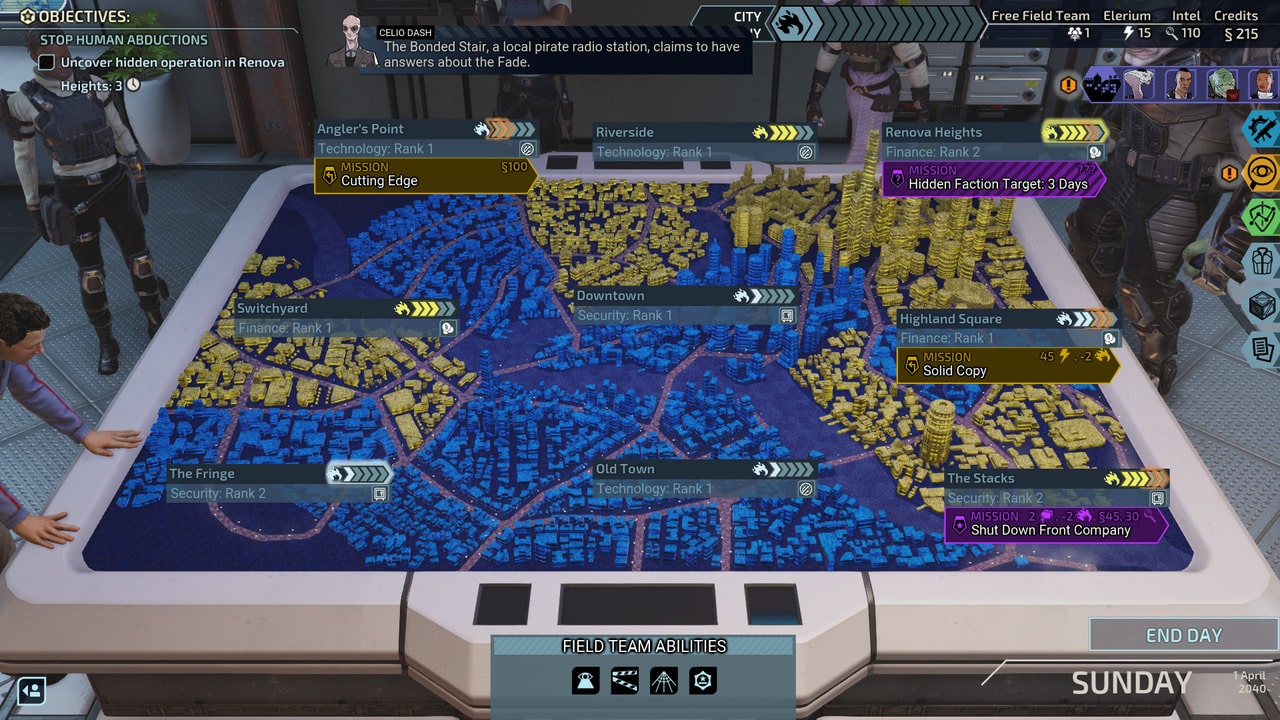Open the Armory weapon modification menu
The image size is (1280, 720).
tap(1262, 131)
